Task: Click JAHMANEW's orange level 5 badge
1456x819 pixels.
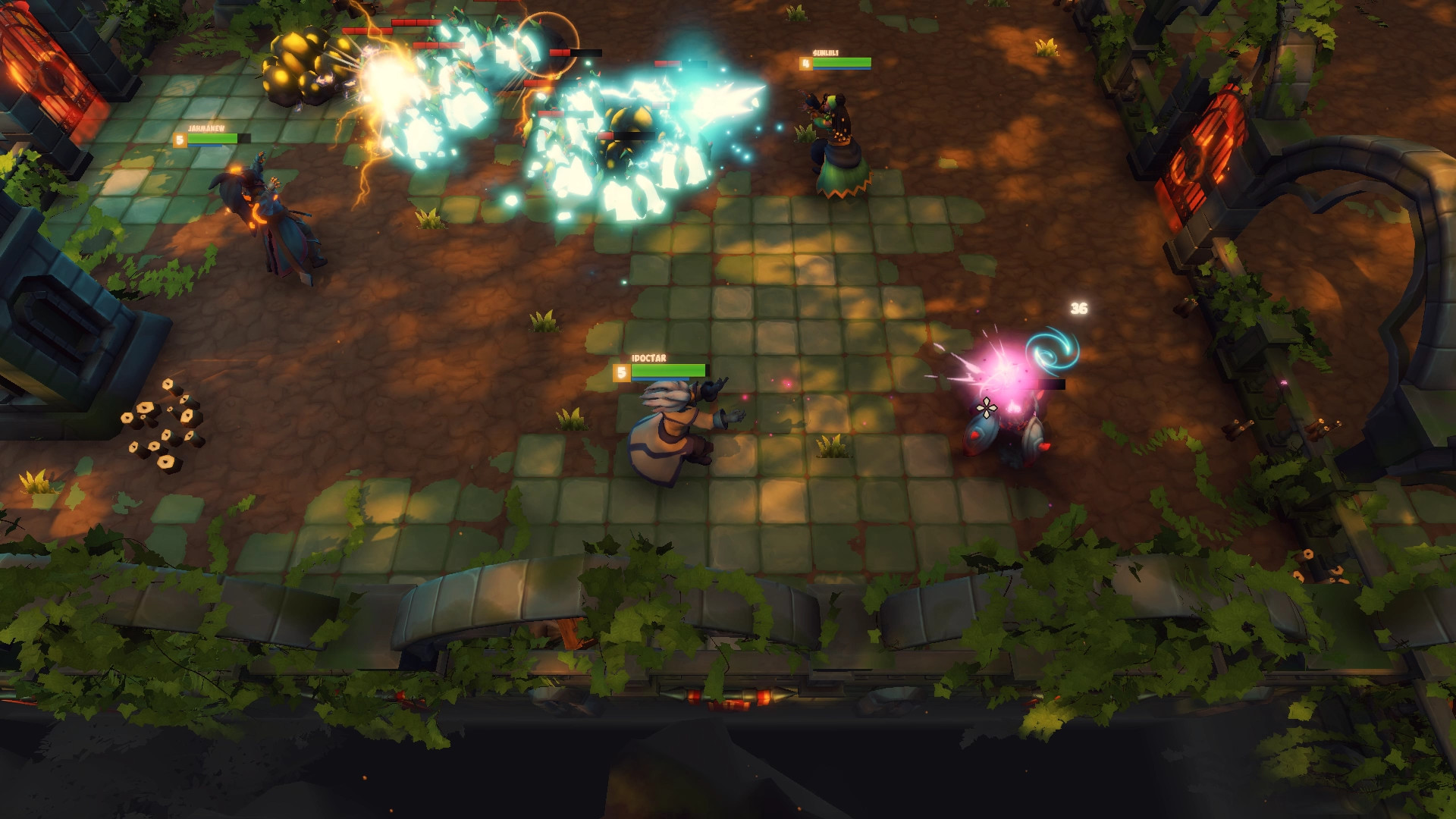Action: pyautogui.click(x=179, y=140)
